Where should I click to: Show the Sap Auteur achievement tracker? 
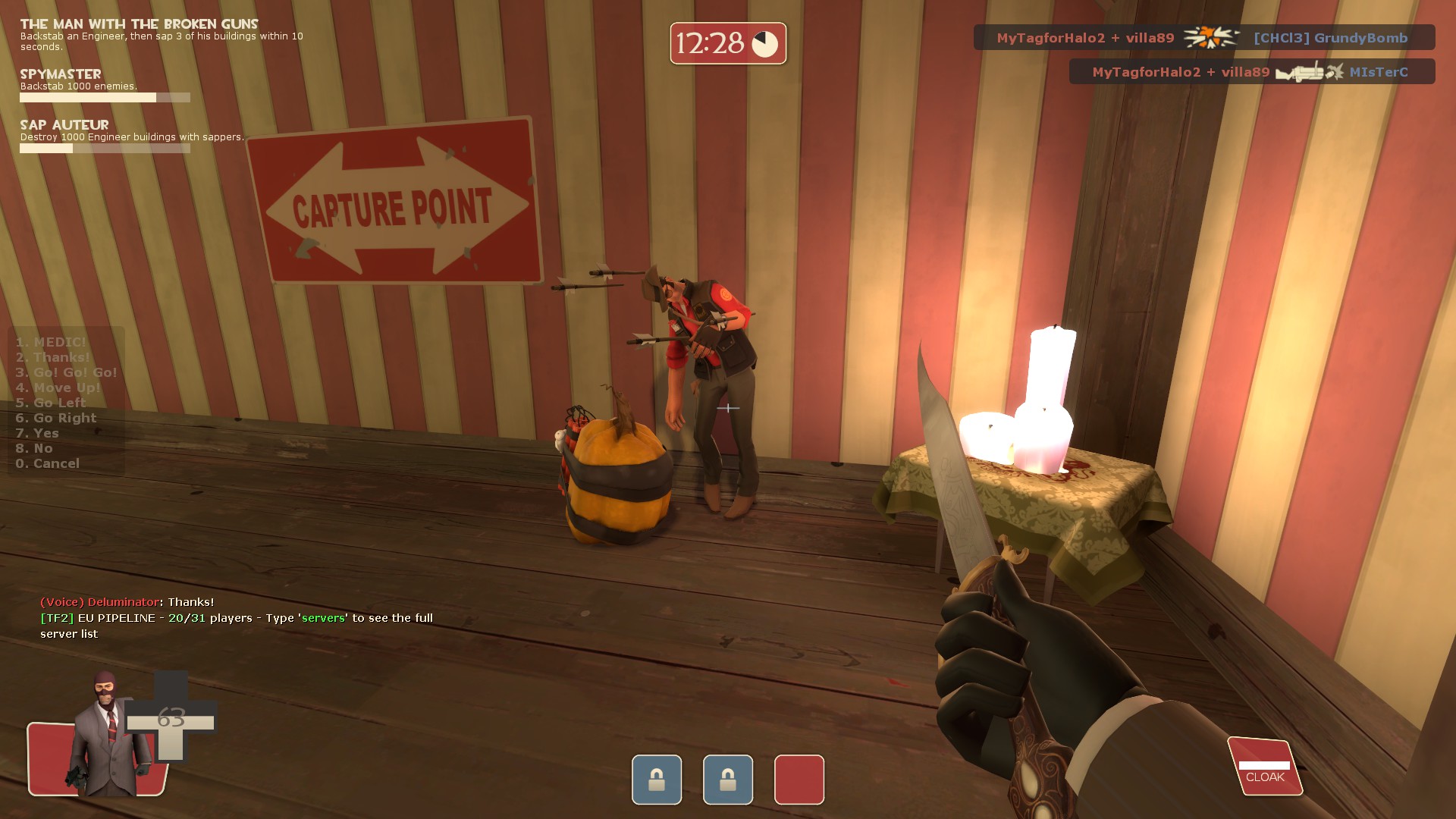(64, 125)
